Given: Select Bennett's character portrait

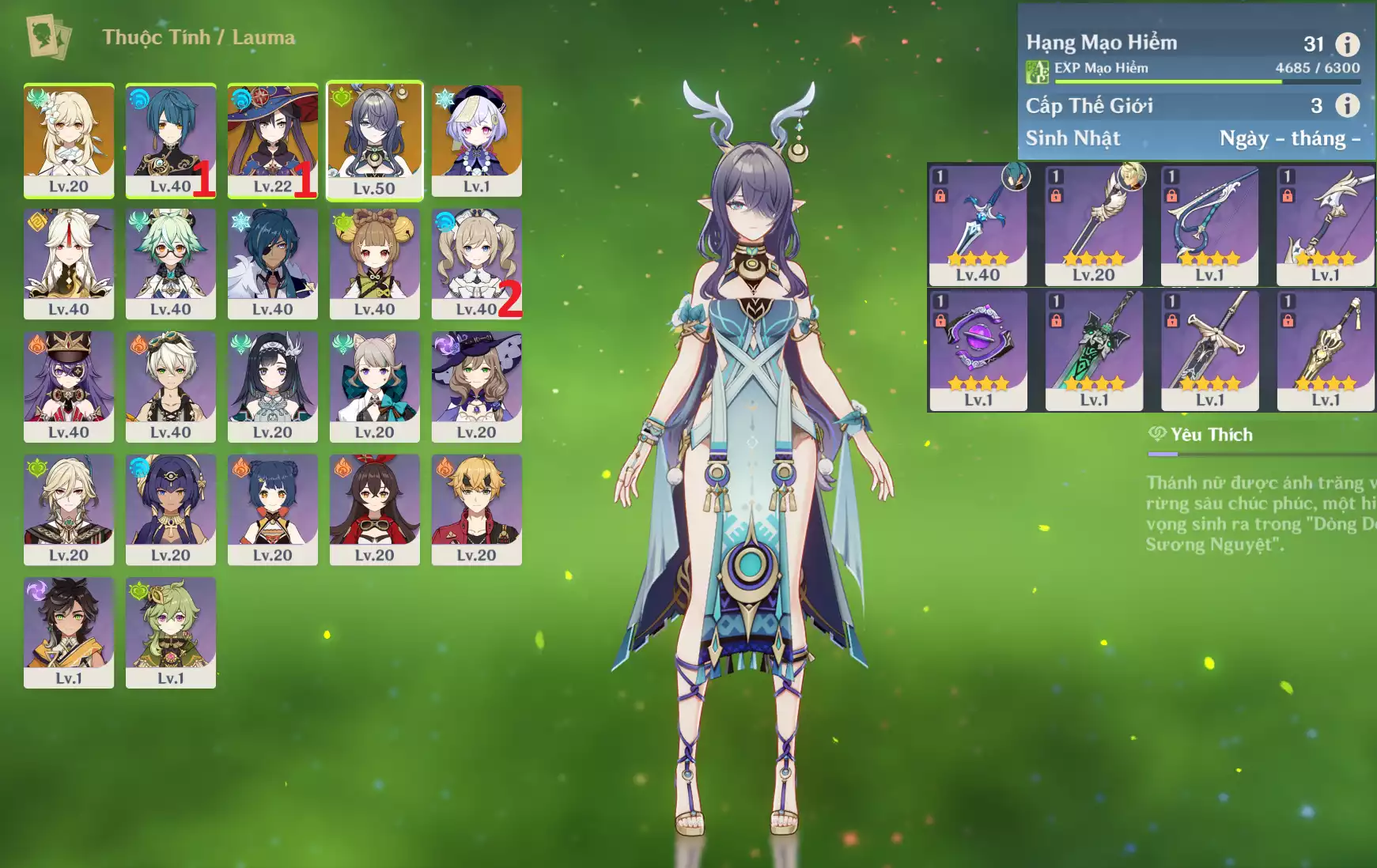Looking at the screenshot, I should click(171, 387).
